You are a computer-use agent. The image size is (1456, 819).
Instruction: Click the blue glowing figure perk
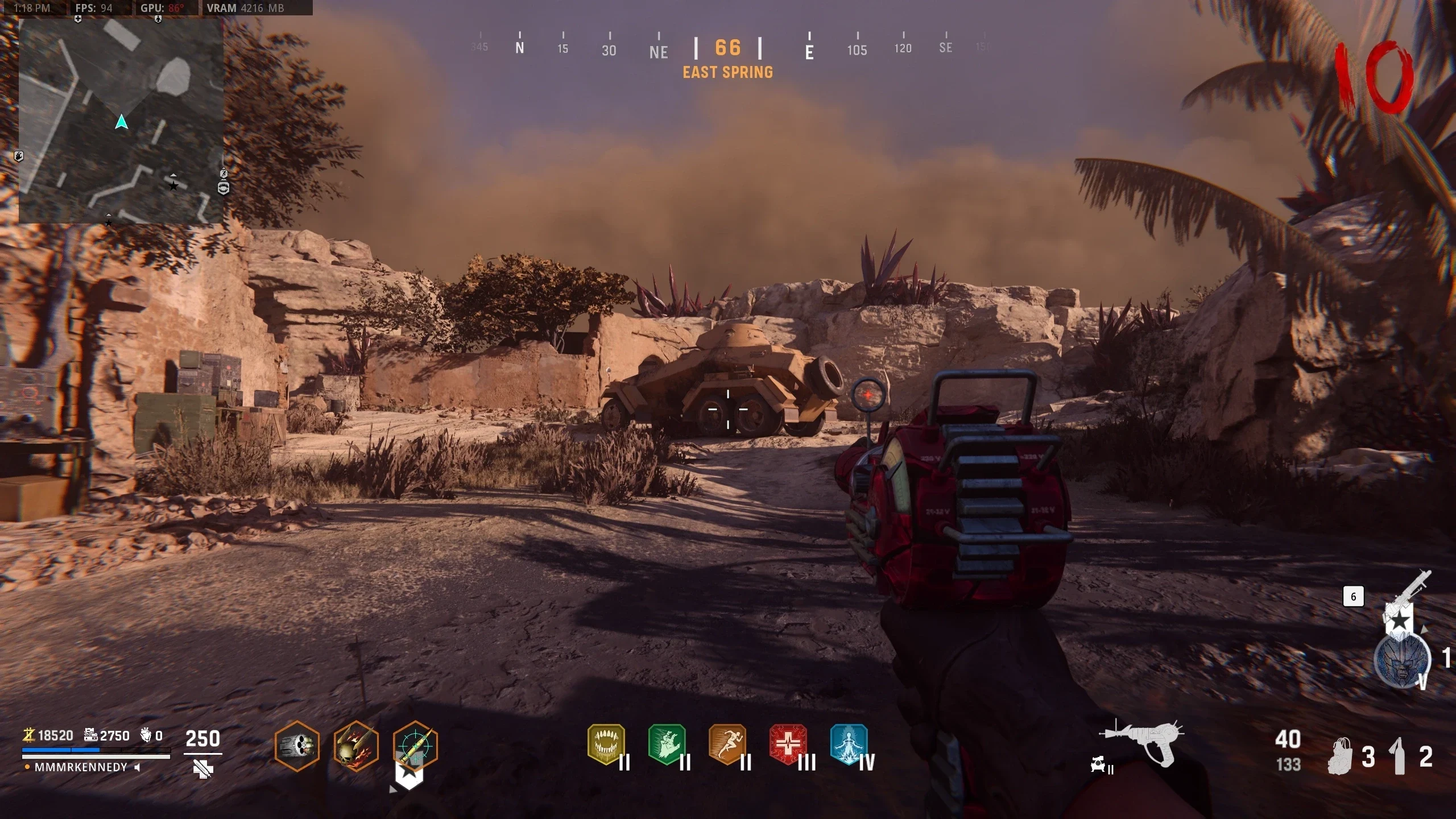coord(849,744)
